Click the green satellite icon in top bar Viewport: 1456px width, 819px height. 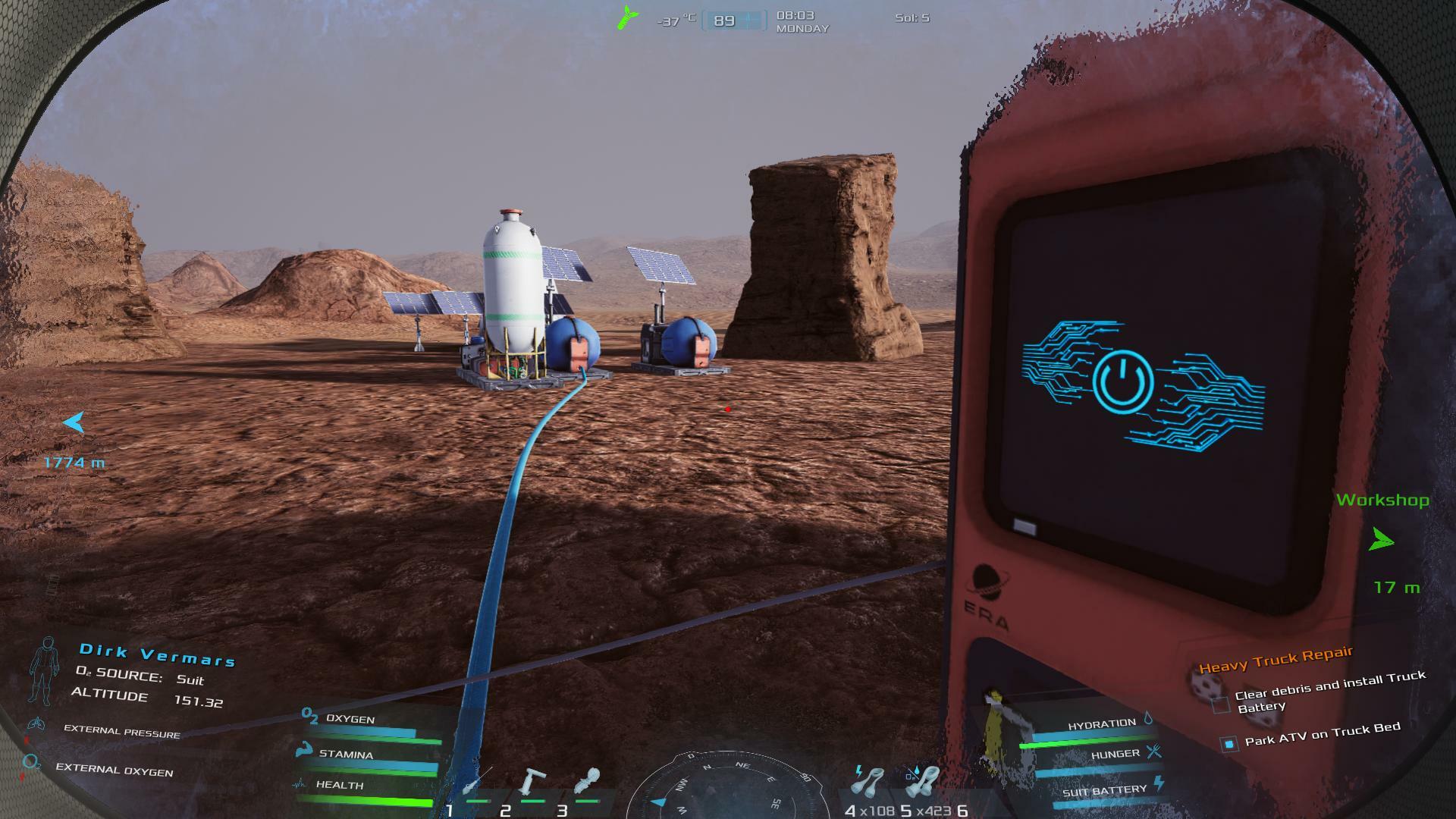626,17
